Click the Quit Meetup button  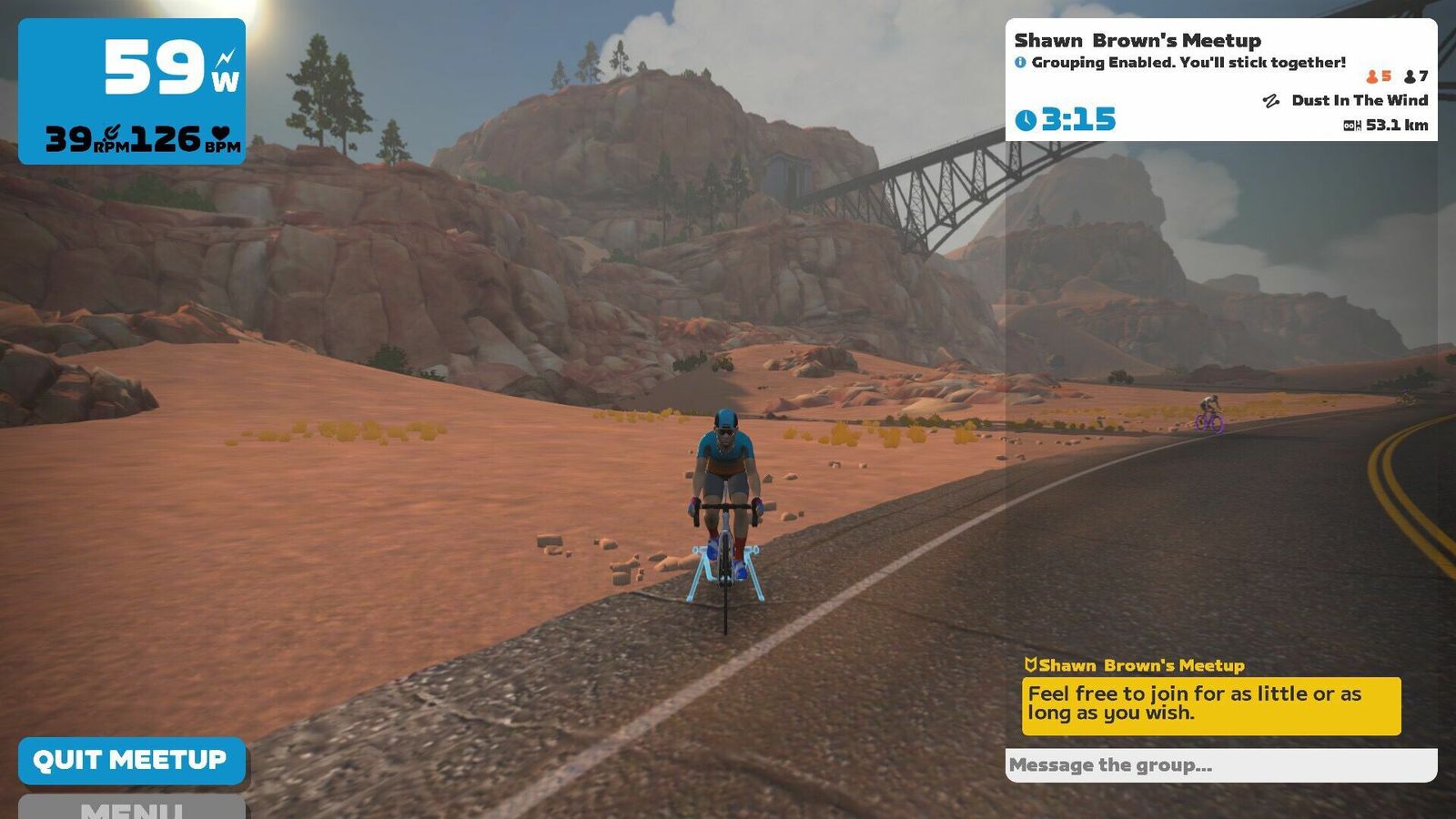pos(131,760)
